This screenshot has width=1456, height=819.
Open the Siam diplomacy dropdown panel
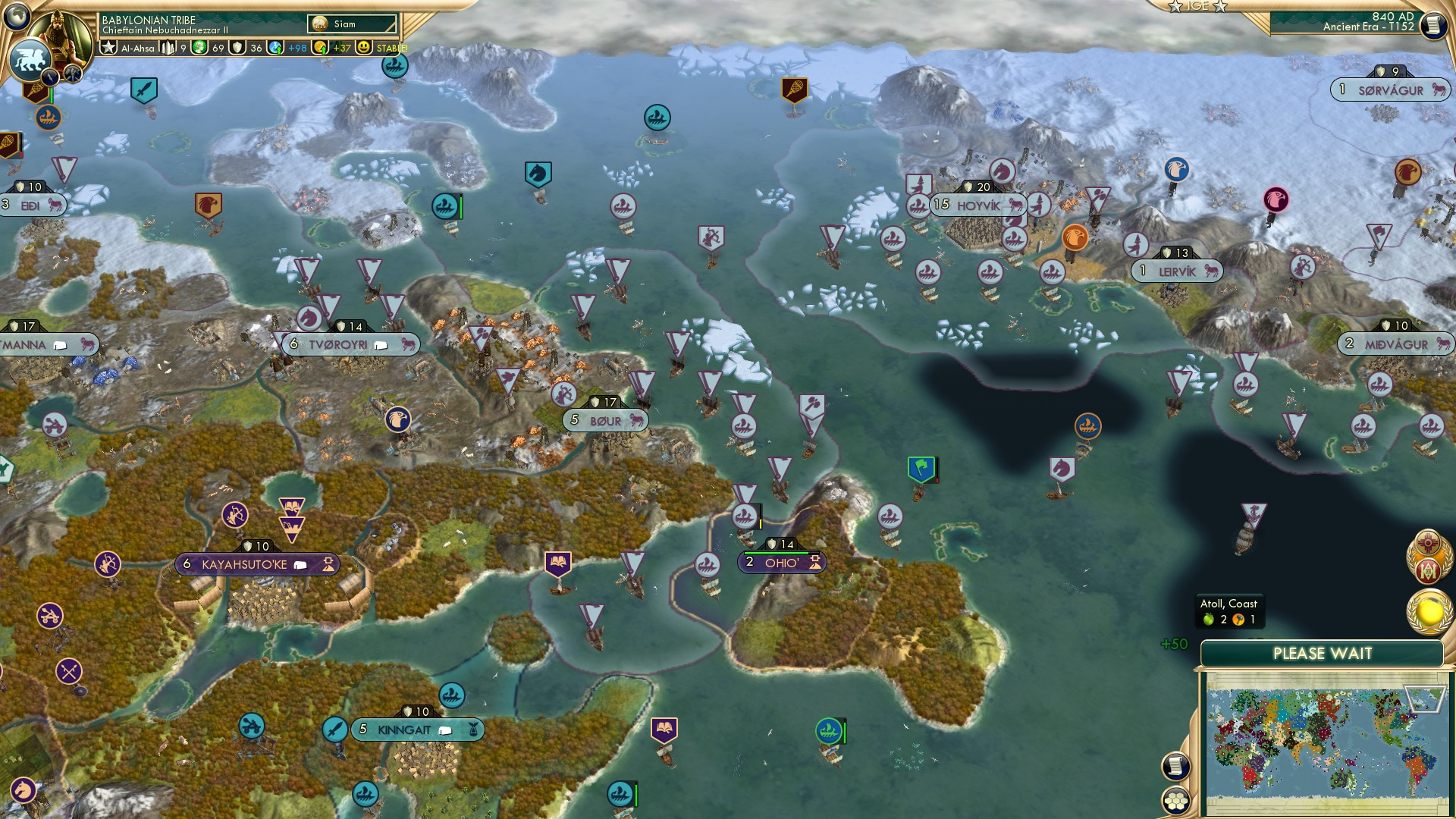[353, 23]
